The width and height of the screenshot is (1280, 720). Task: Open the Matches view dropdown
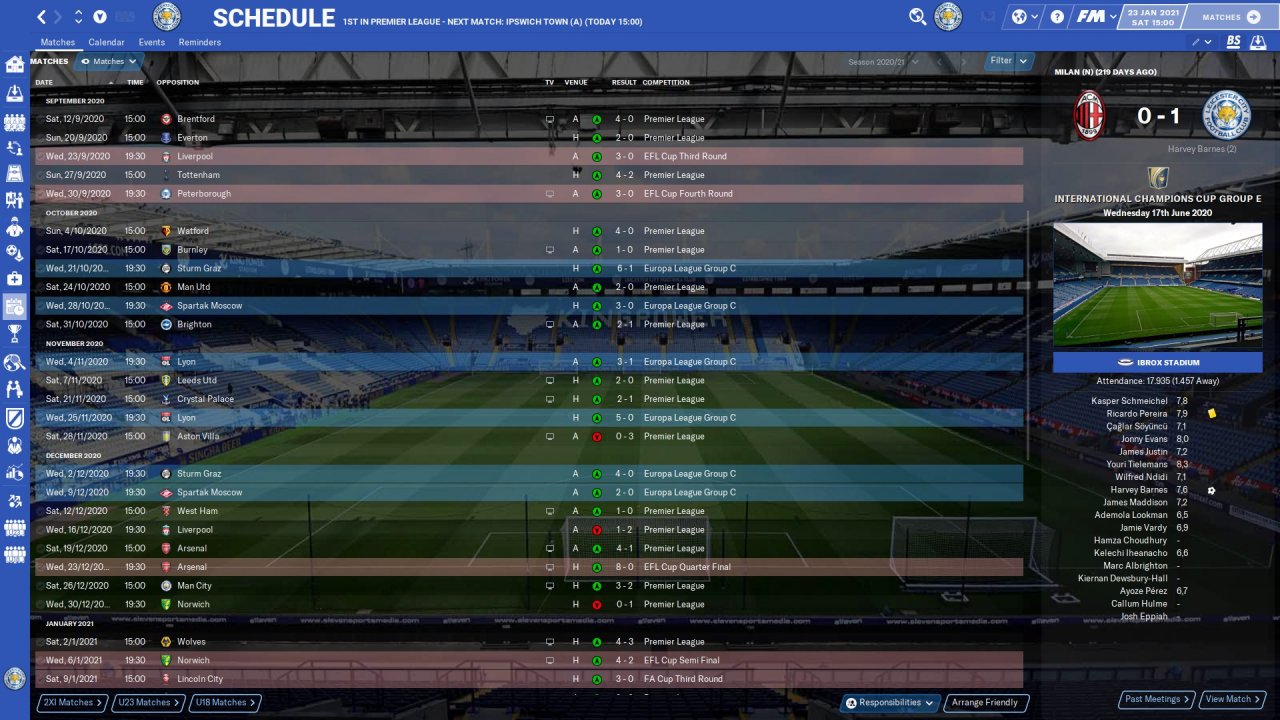tap(108, 62)
